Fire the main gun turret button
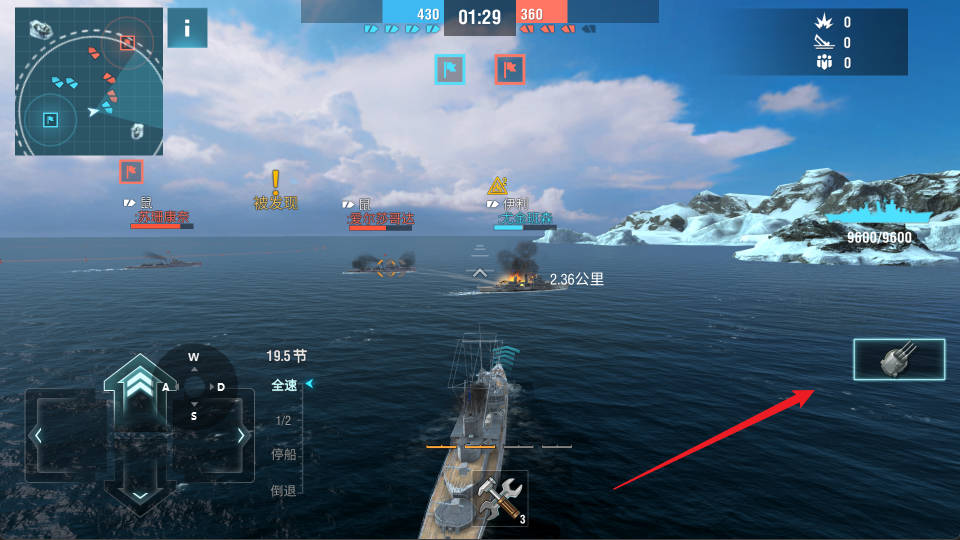The image size is (960, 540). coord(898,360)
